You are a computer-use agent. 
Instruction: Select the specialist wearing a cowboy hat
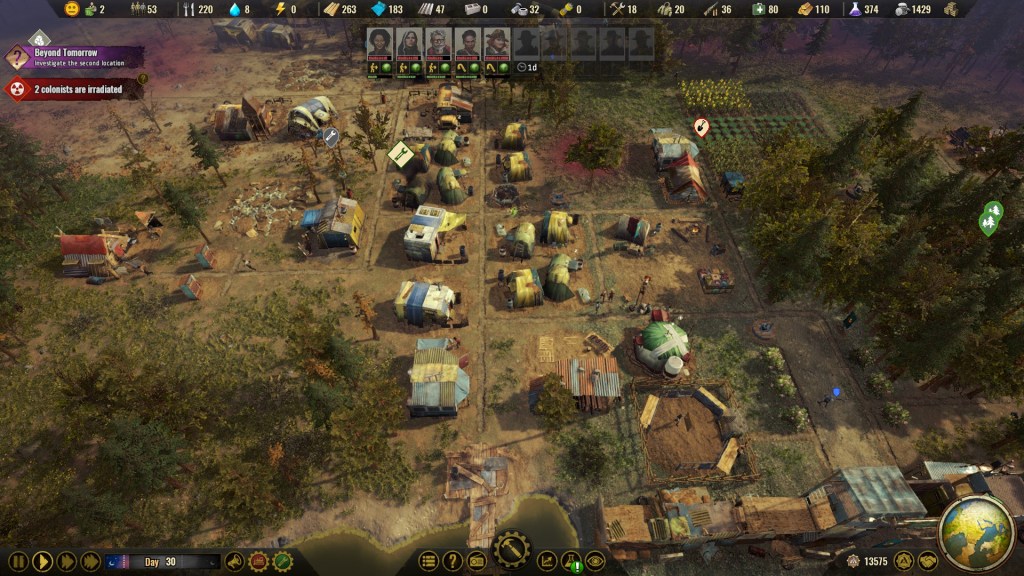tap(497, 42)
